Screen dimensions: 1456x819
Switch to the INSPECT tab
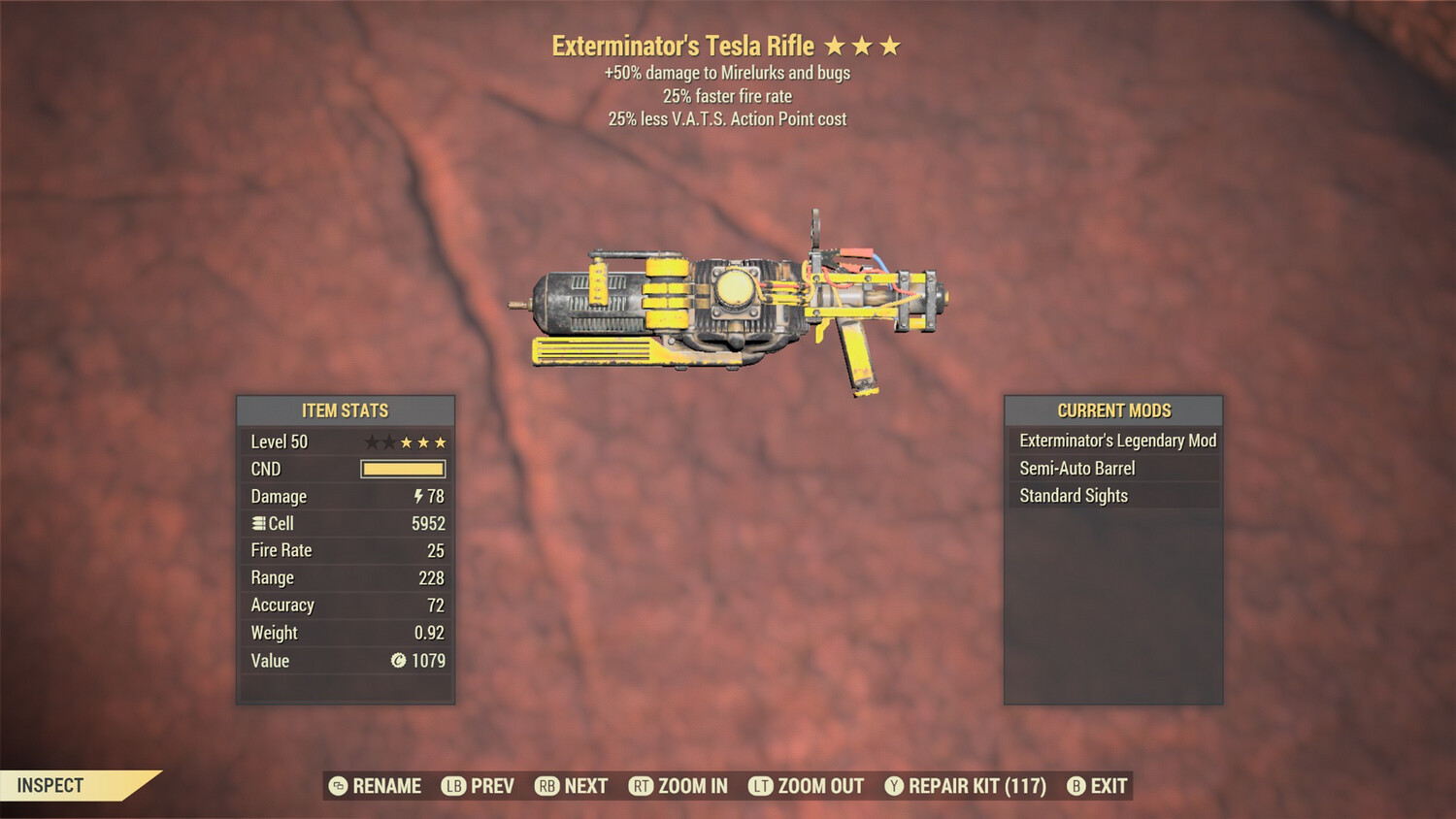tap(50, 785)
